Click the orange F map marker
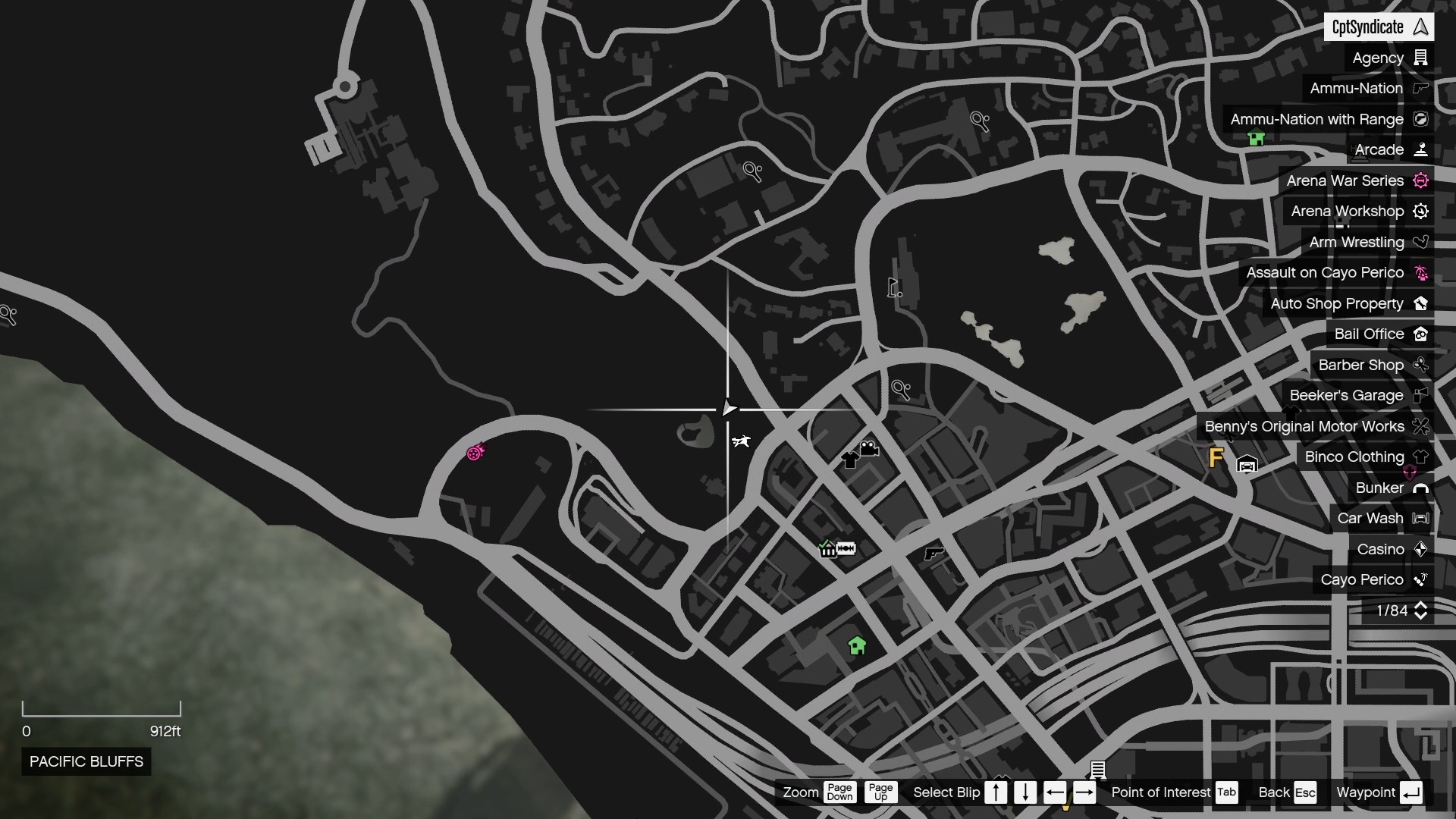The width and height of the screenshot is (1456, 819). pyautogui.click(x=1216, y=458)
